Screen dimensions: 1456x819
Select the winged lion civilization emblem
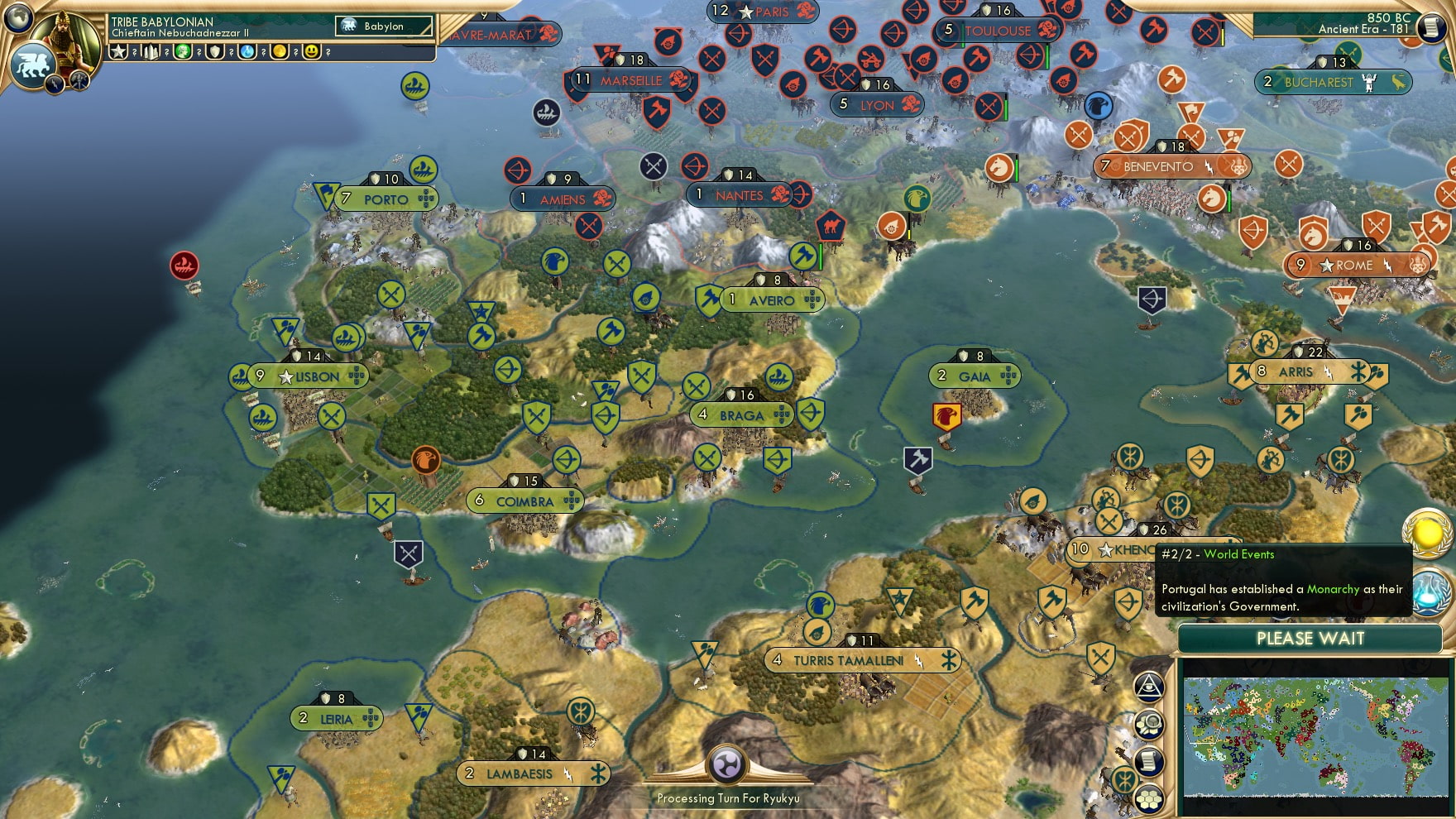coord(32,65)
